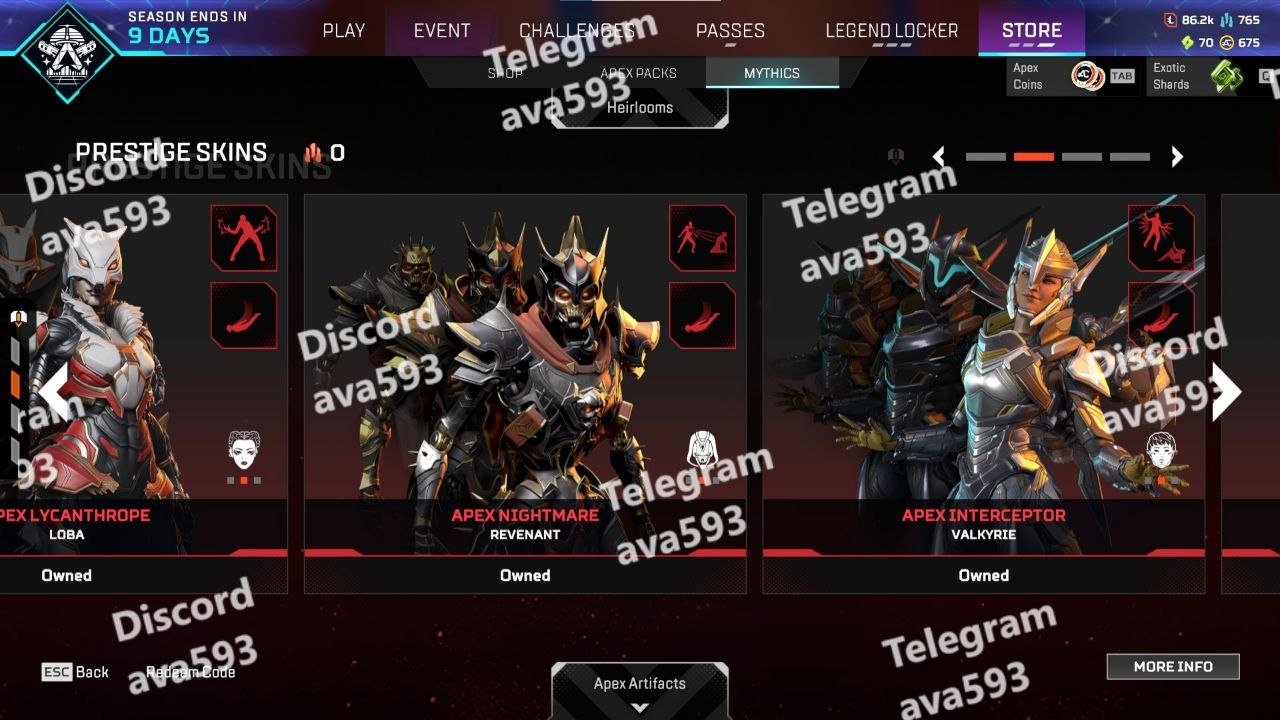Image resolution: width=1280 pixels, height=720 pixels.
Task: Open the Apex Packs store section
Action: [638, 73]
